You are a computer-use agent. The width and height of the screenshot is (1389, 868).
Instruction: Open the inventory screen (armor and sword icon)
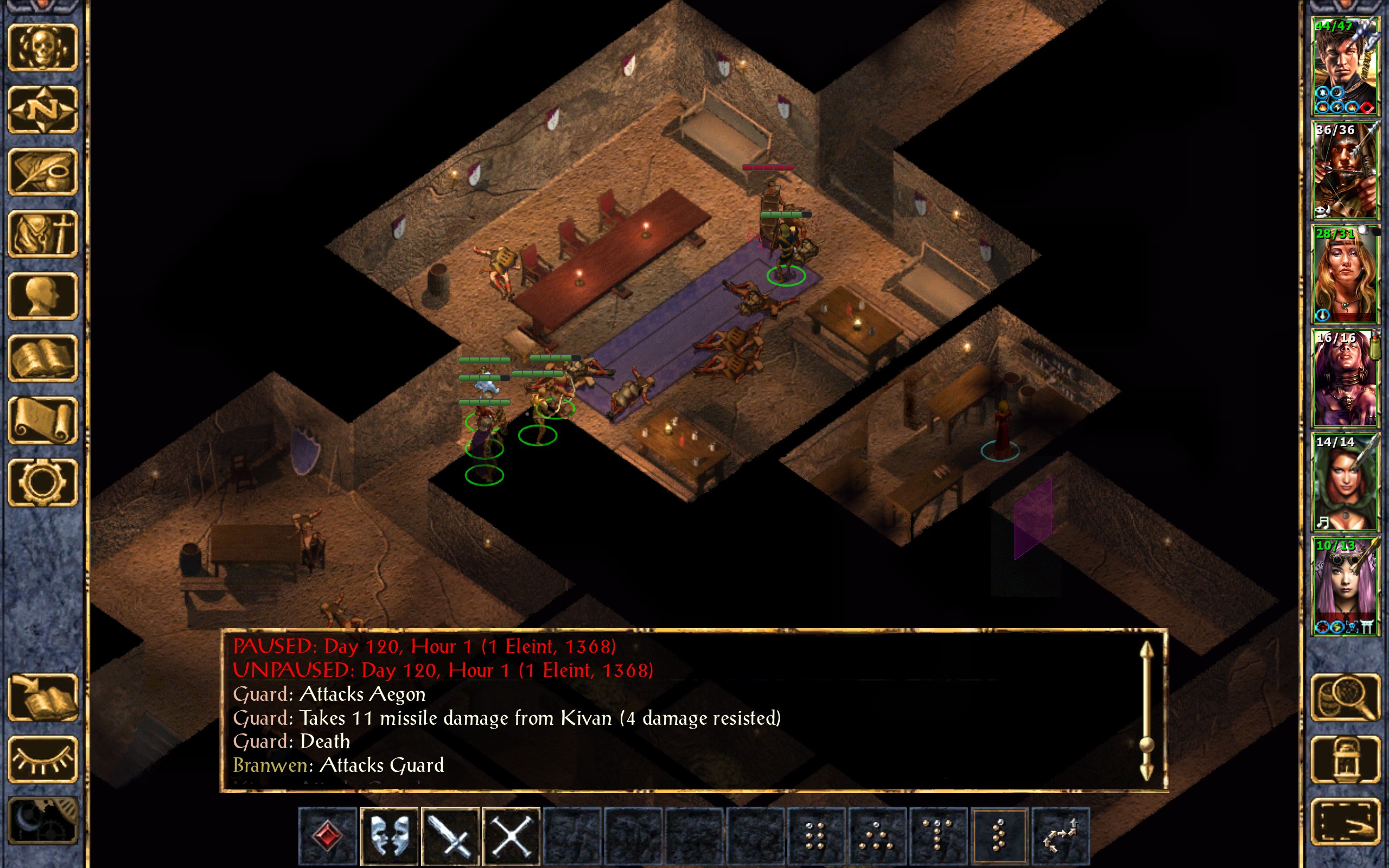tap(42, 234)
